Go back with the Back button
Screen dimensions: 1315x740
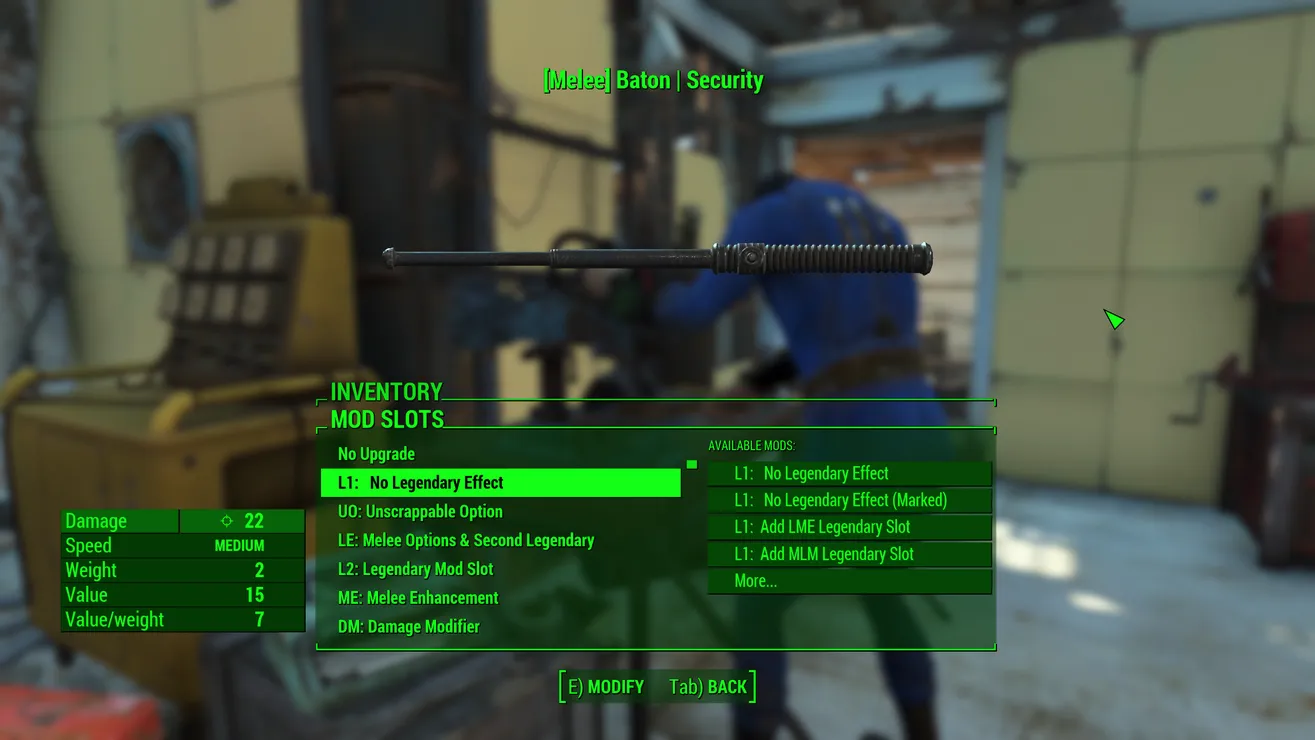pos(709,687)
